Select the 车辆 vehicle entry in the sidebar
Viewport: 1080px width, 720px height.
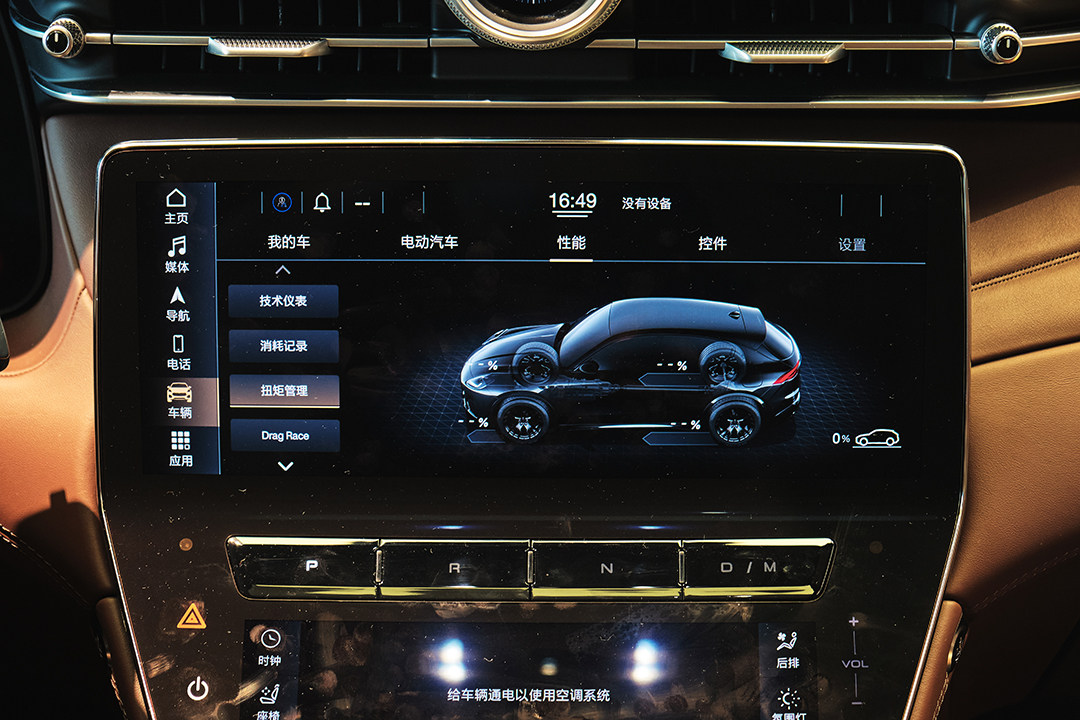pyautogui.click(x=179, y=400)
